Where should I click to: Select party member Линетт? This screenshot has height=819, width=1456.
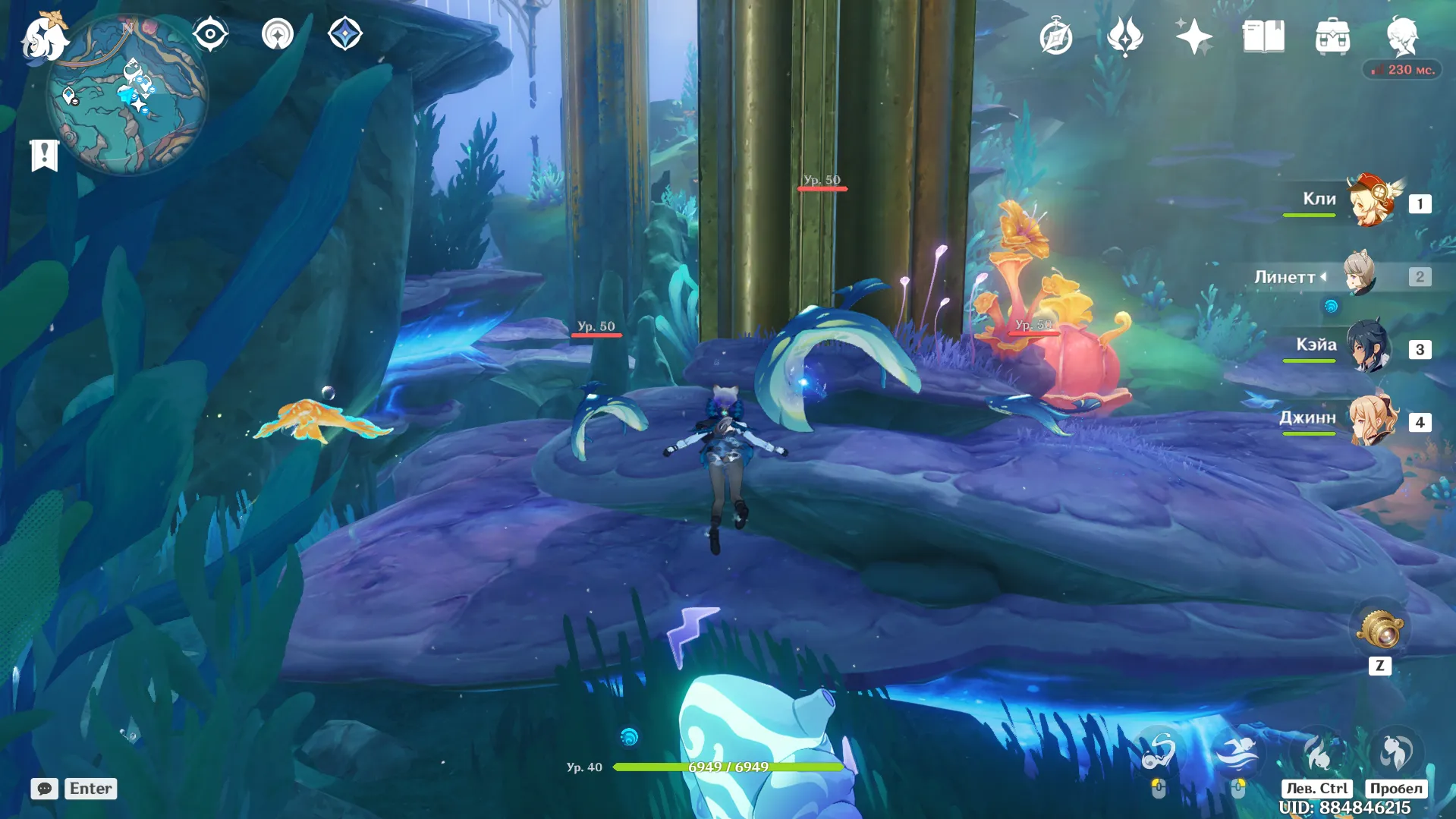[x=1360, y=275]
